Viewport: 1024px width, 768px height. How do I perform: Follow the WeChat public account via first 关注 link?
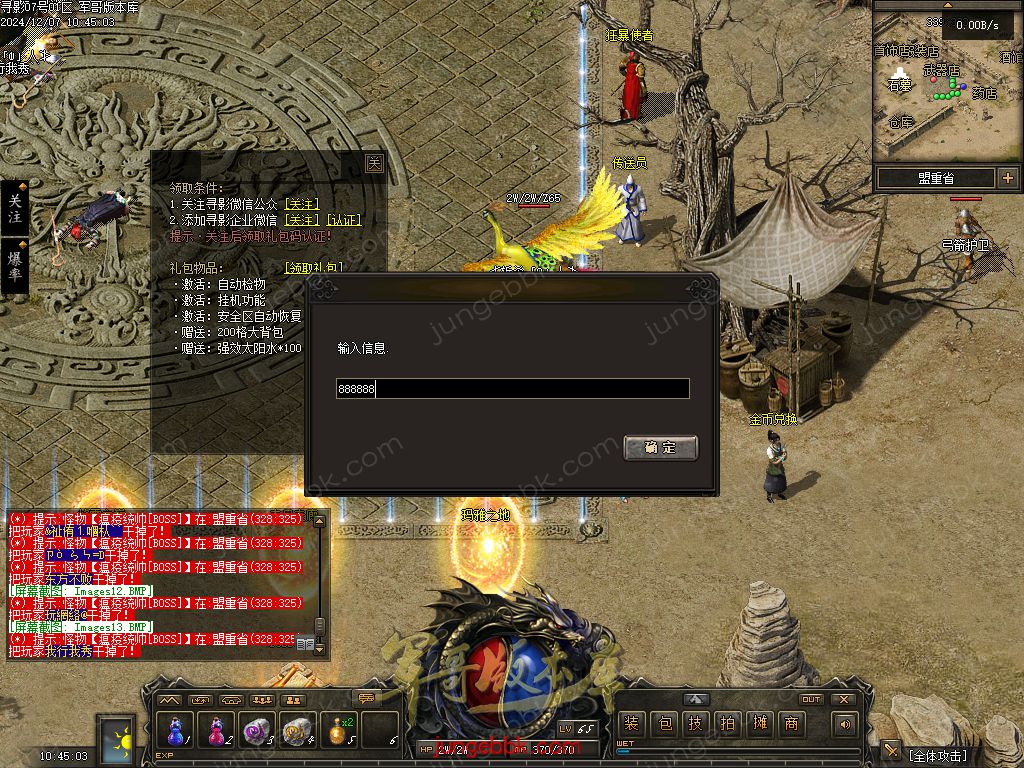301,204
